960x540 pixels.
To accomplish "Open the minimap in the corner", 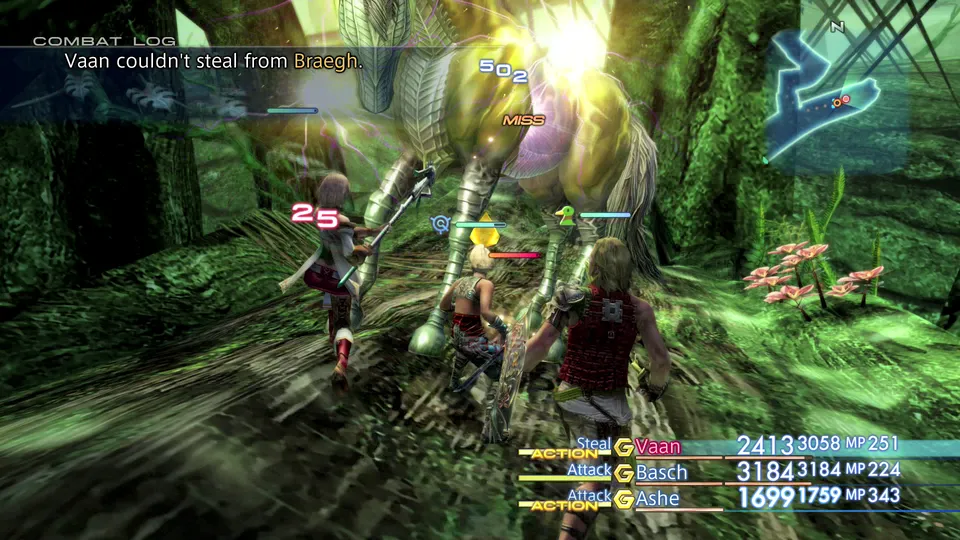I will [836, 95].
